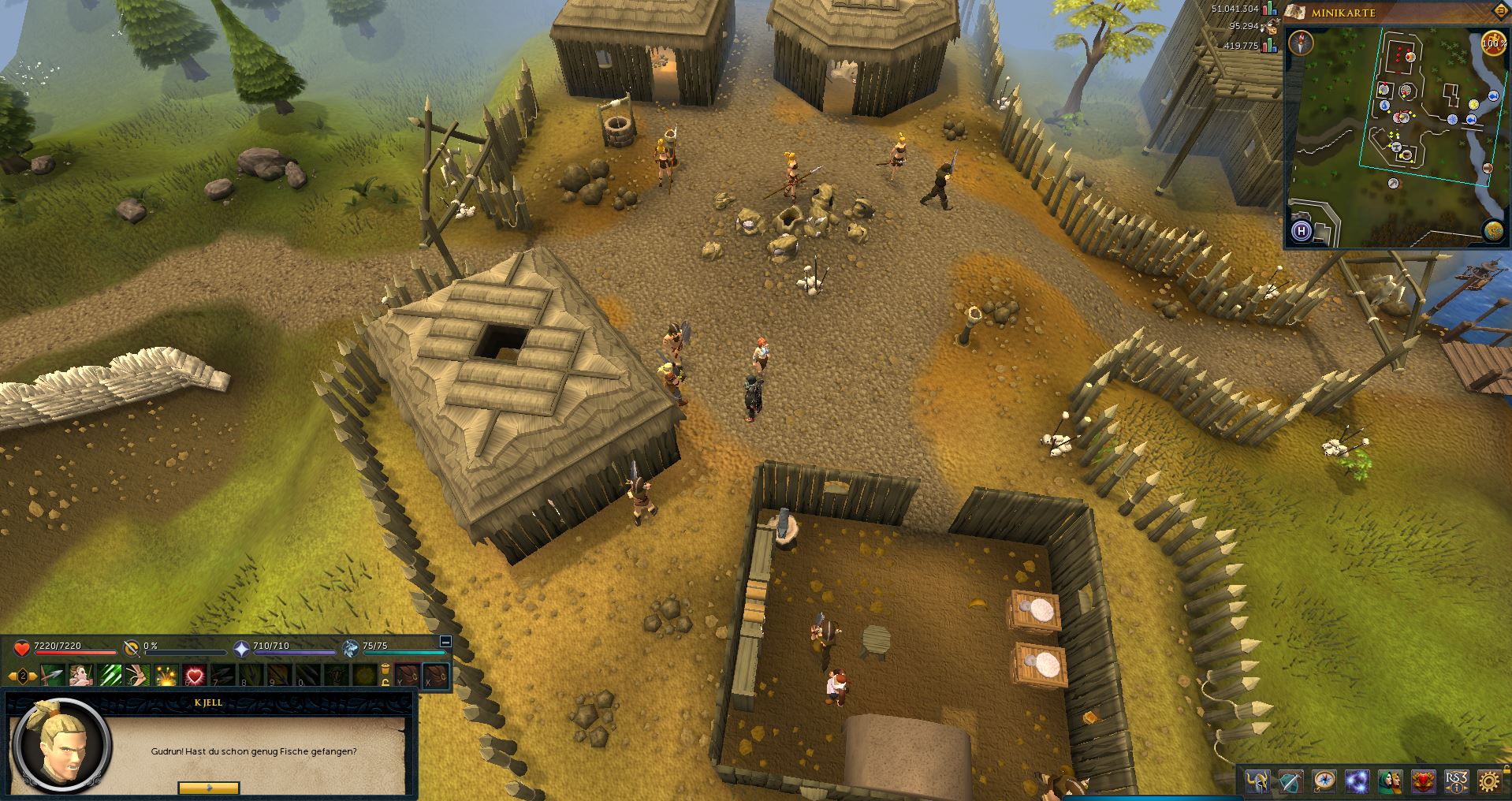Image resolution: width=1512 pixels, height=801 pixels.
Task: Open the gear settings menu
Action: click(x=1489, y=781)
